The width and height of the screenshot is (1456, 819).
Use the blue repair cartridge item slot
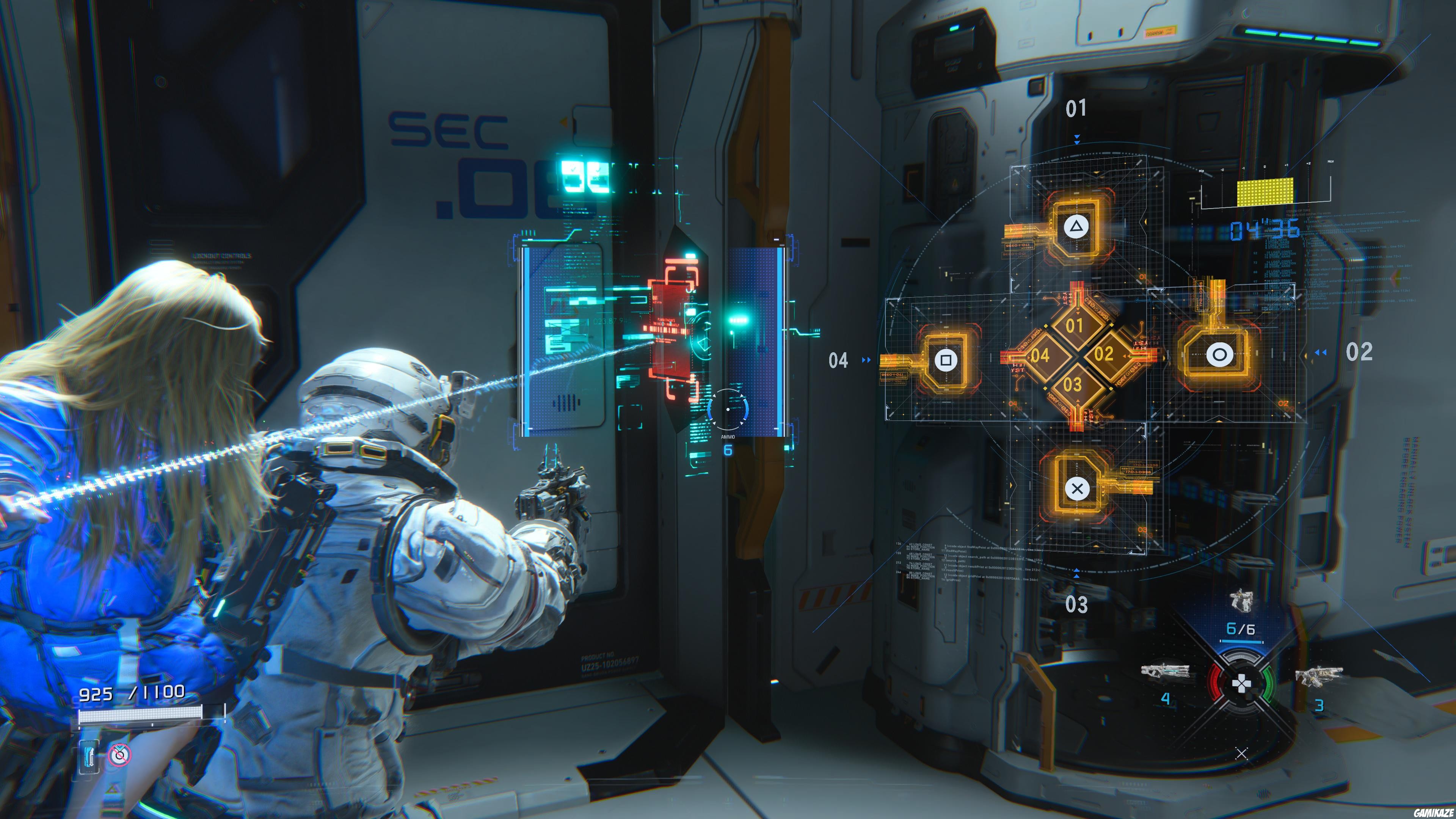click(x=89, y=756)
